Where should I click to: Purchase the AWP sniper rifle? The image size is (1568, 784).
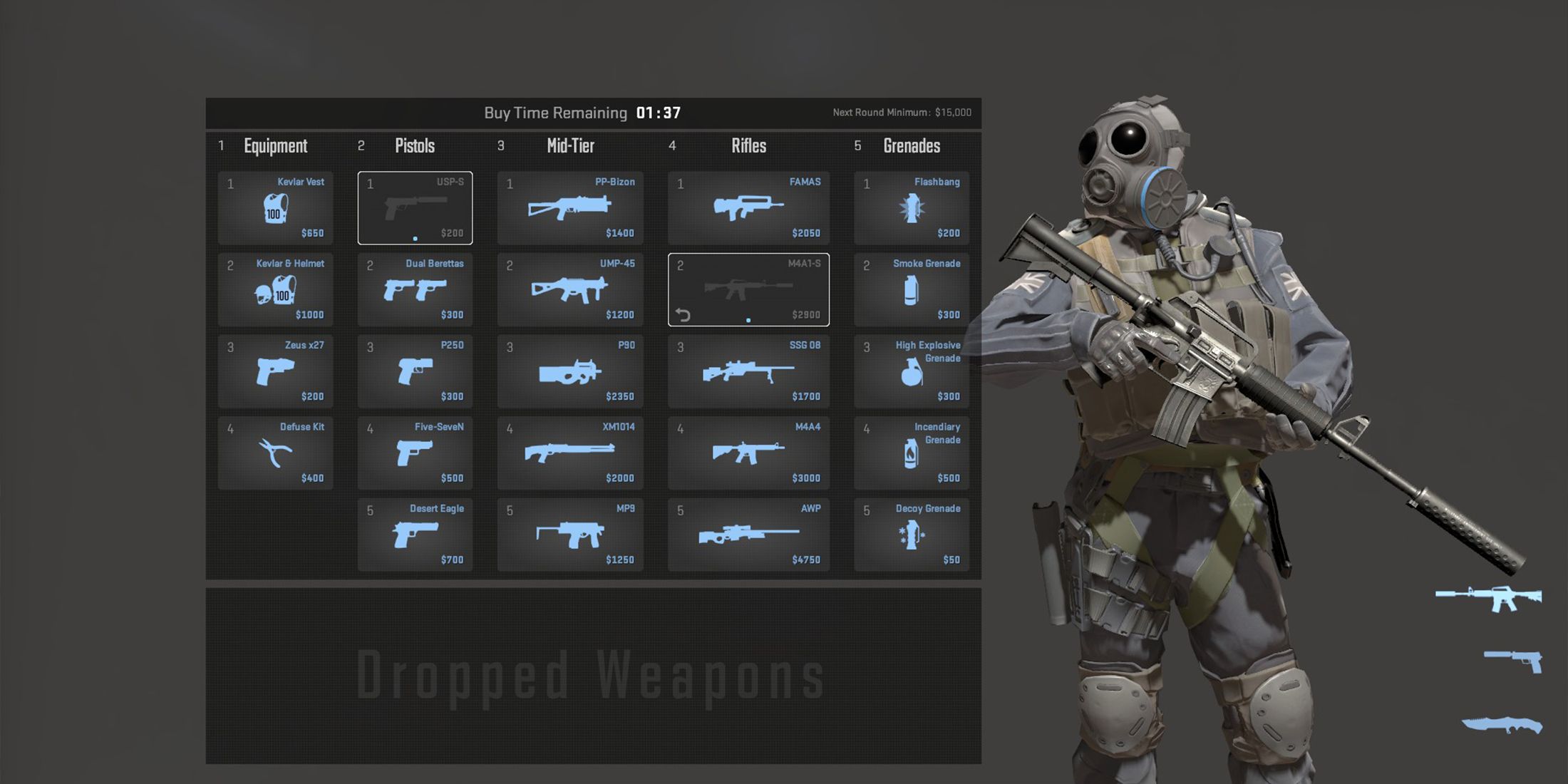click(748, 535)
